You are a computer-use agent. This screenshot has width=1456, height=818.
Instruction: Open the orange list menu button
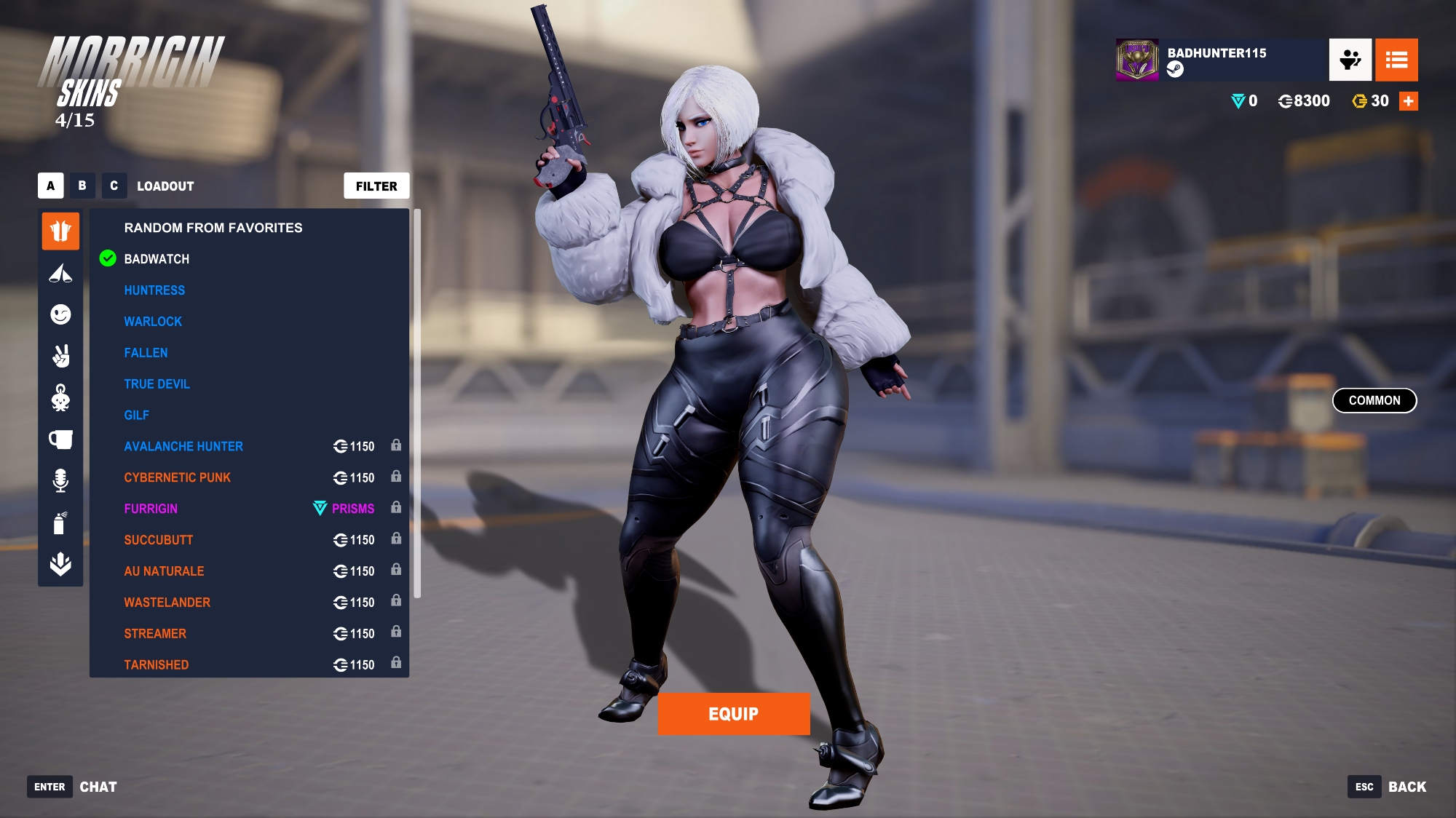pyautogui.click(x=1396, y=60)
